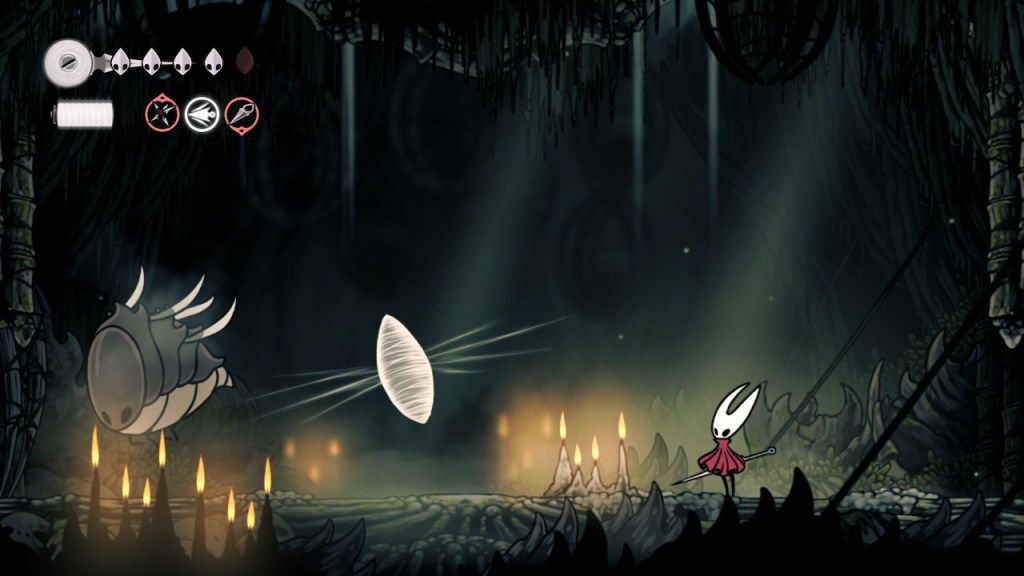Choose the throwing dagger tool icon

point(242,114)
